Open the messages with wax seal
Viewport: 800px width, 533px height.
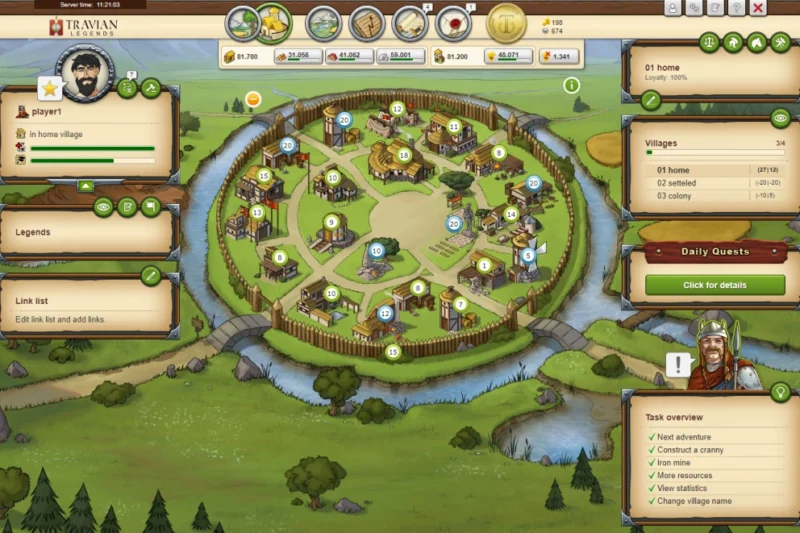pyautogui.click(x=453, y=22)
